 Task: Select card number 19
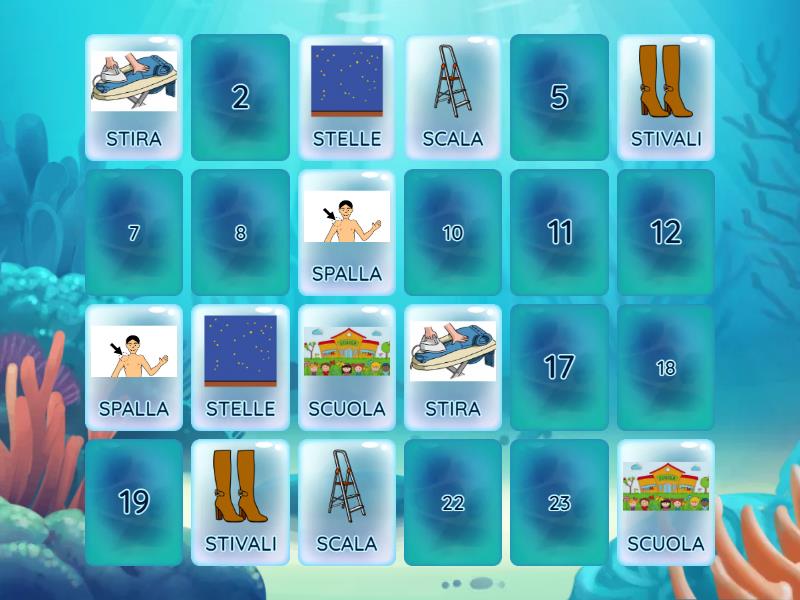pos(134,502)
